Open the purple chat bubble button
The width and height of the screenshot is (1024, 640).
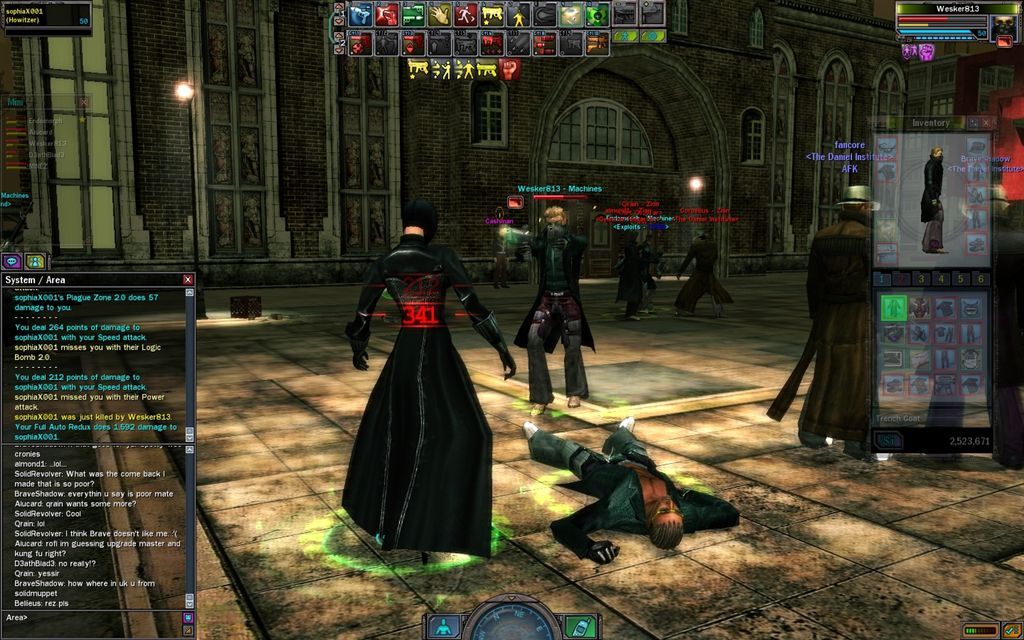pyautogui.click(x=12, y=261)
